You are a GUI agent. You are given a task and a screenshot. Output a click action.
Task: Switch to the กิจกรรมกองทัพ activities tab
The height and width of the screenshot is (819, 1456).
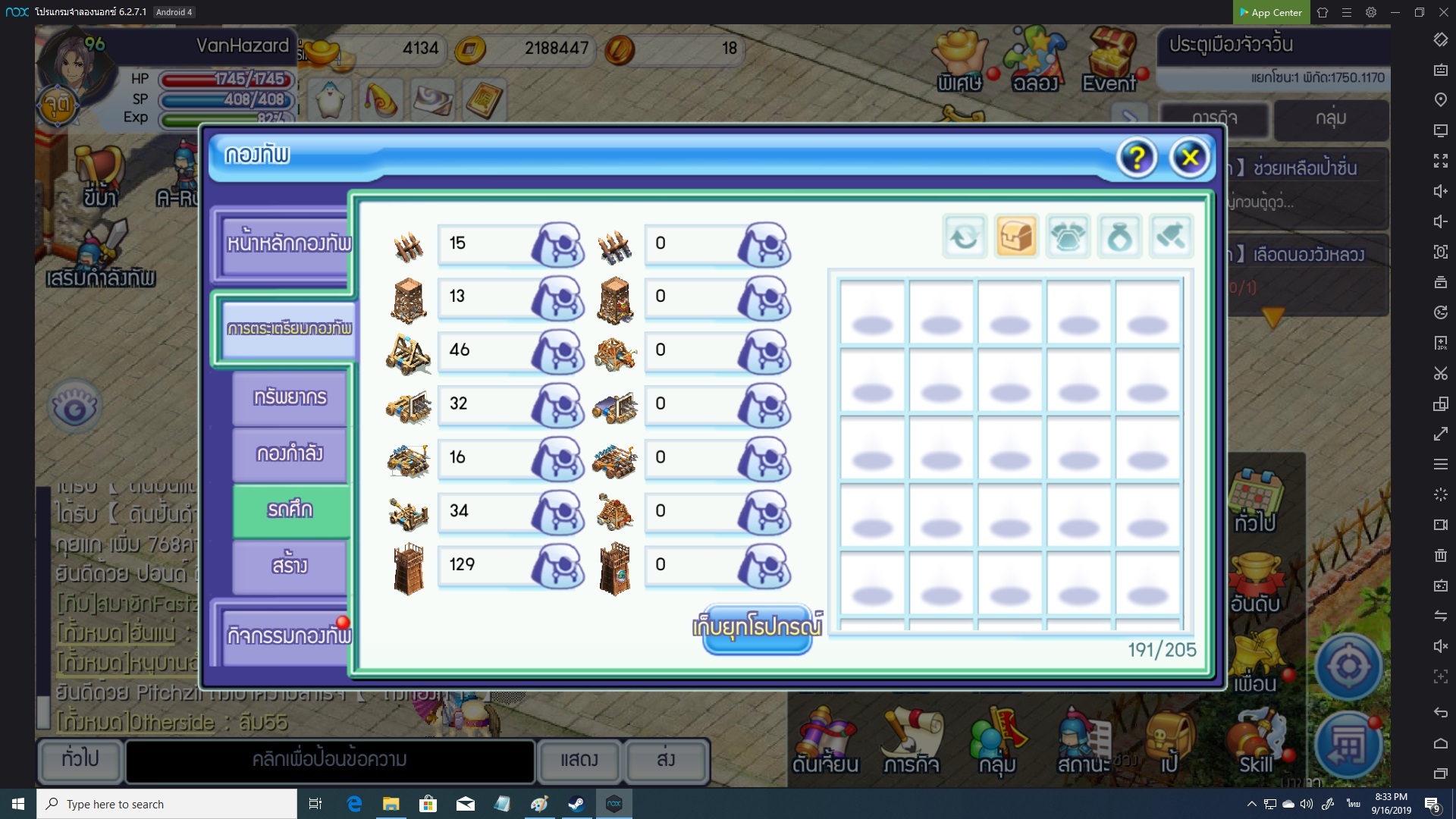click(288, 635)
